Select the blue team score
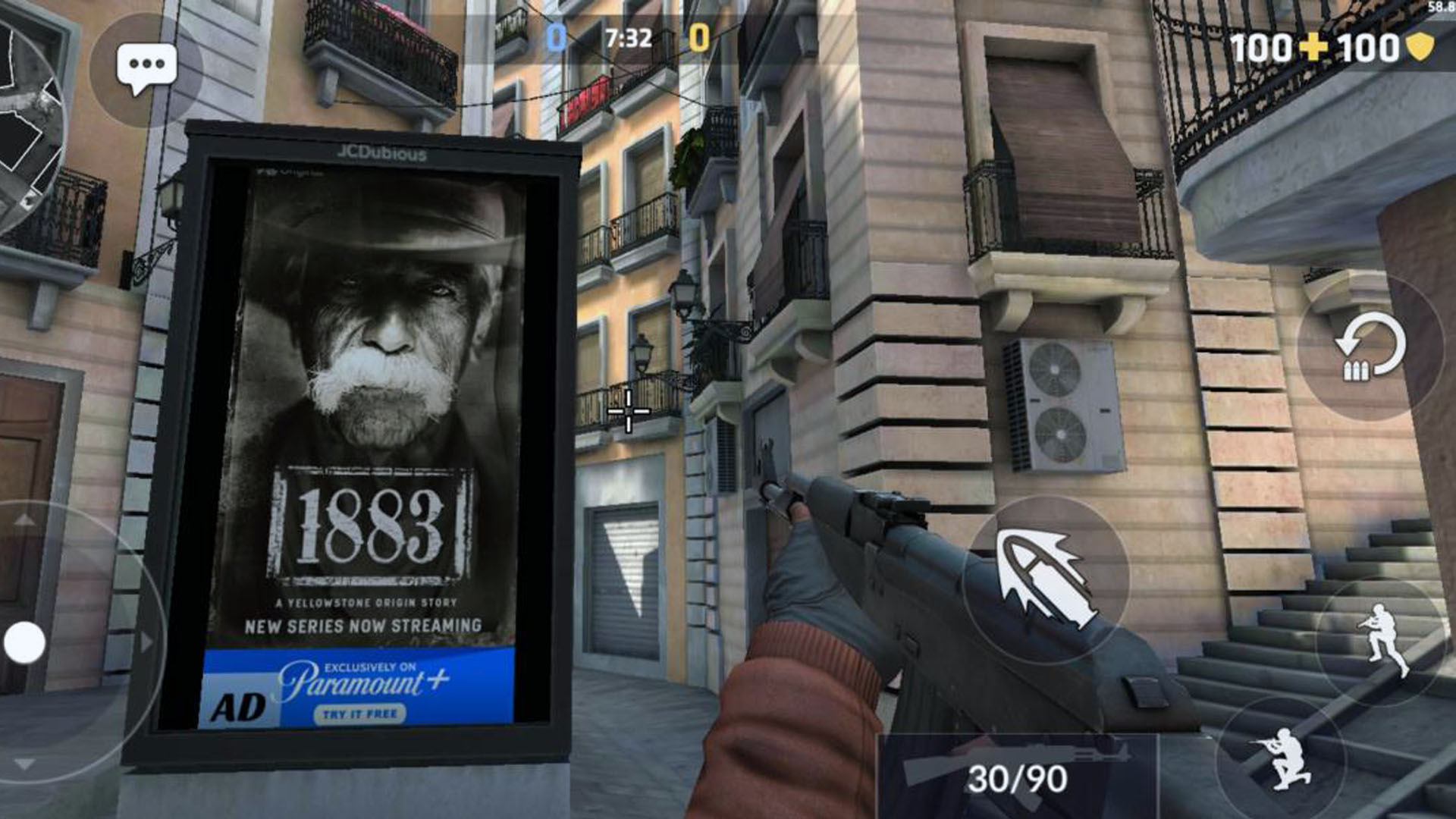 [557, 34]
